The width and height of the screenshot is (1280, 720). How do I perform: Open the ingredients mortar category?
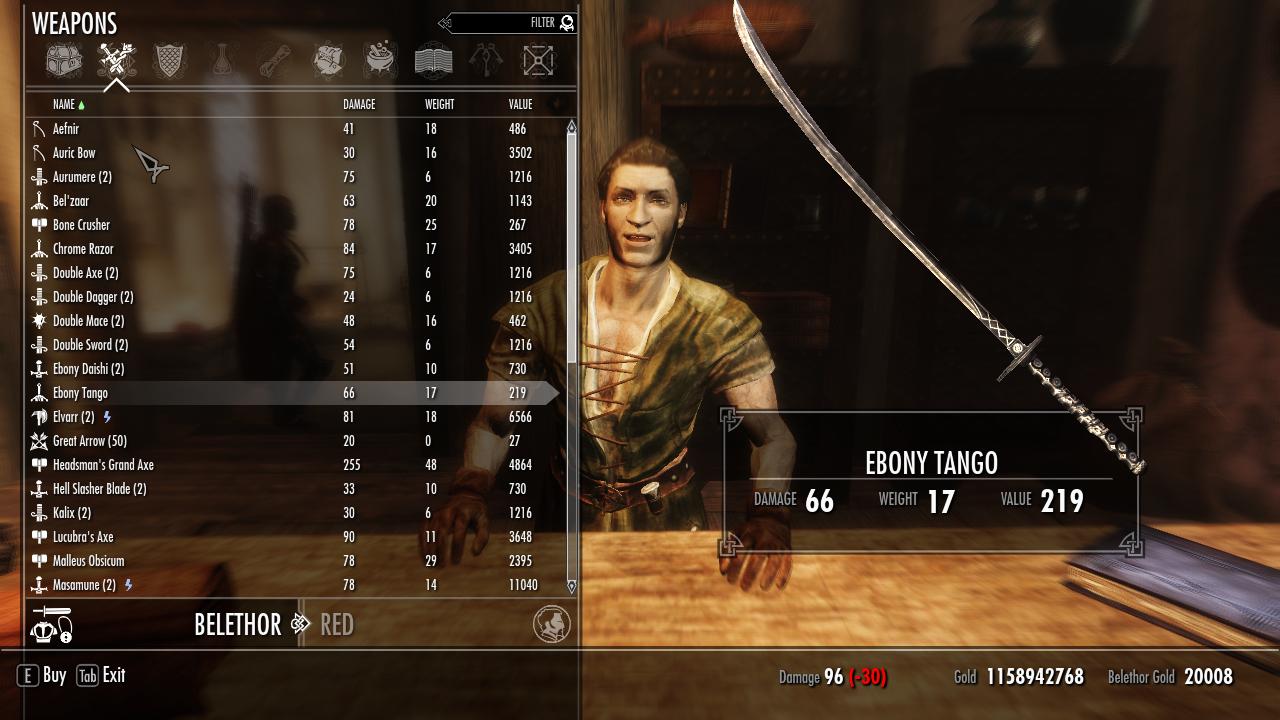pos(380,61)
